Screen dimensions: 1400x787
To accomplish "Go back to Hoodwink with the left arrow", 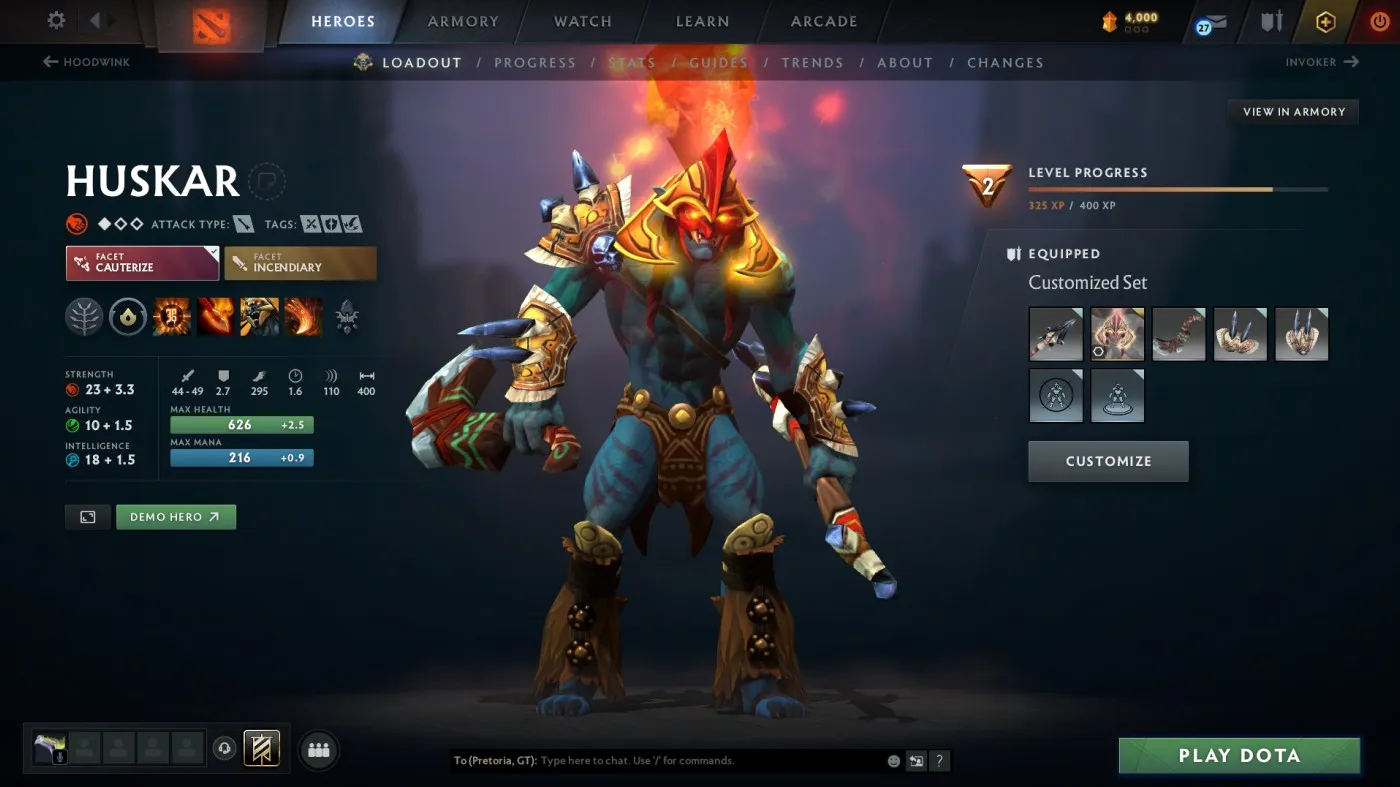I will point(49,62).
